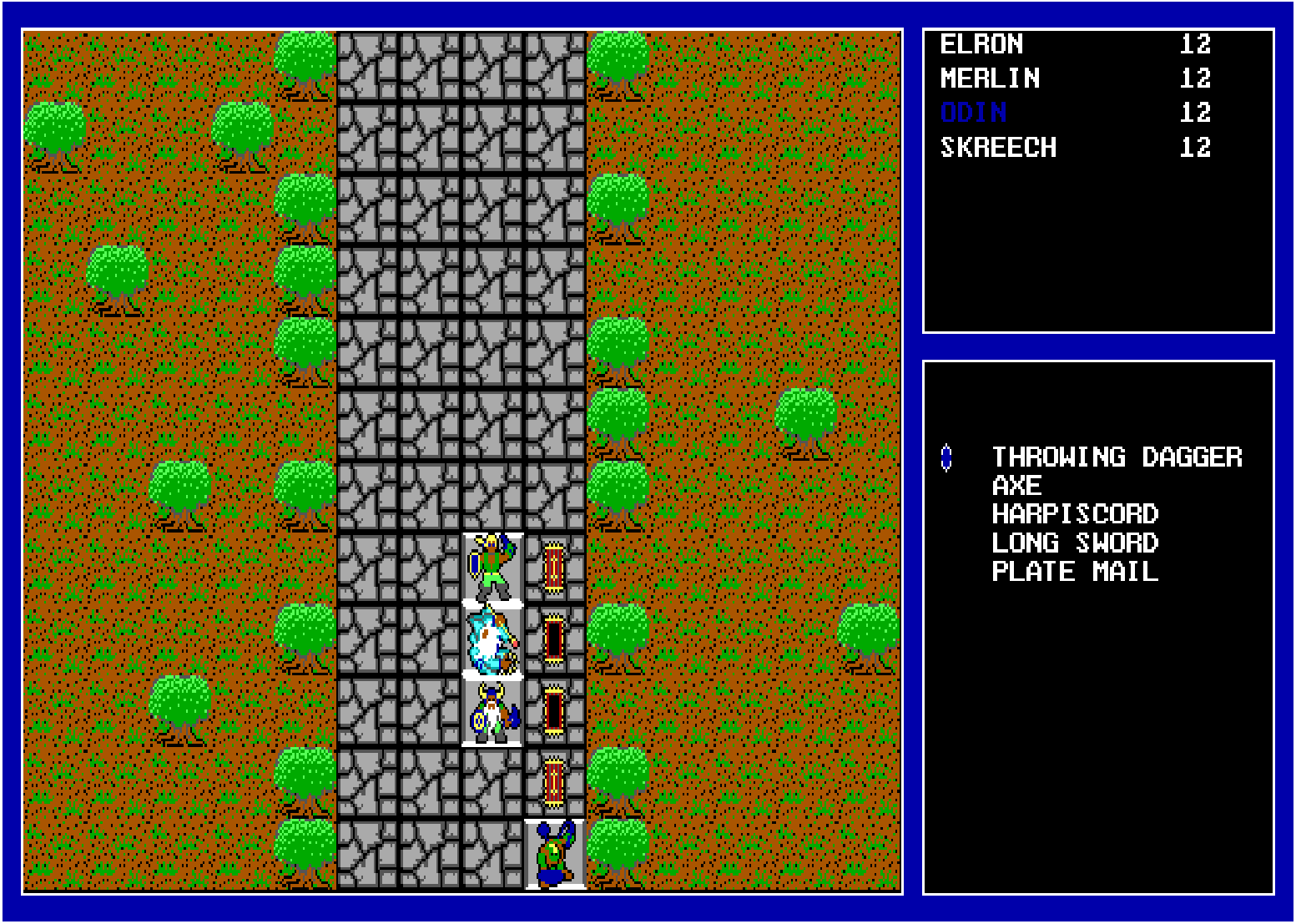Select the LONG SWORD inventory entry
Image resolution: width=1296 pixels, height=924 pixels.
(1075, 543)
